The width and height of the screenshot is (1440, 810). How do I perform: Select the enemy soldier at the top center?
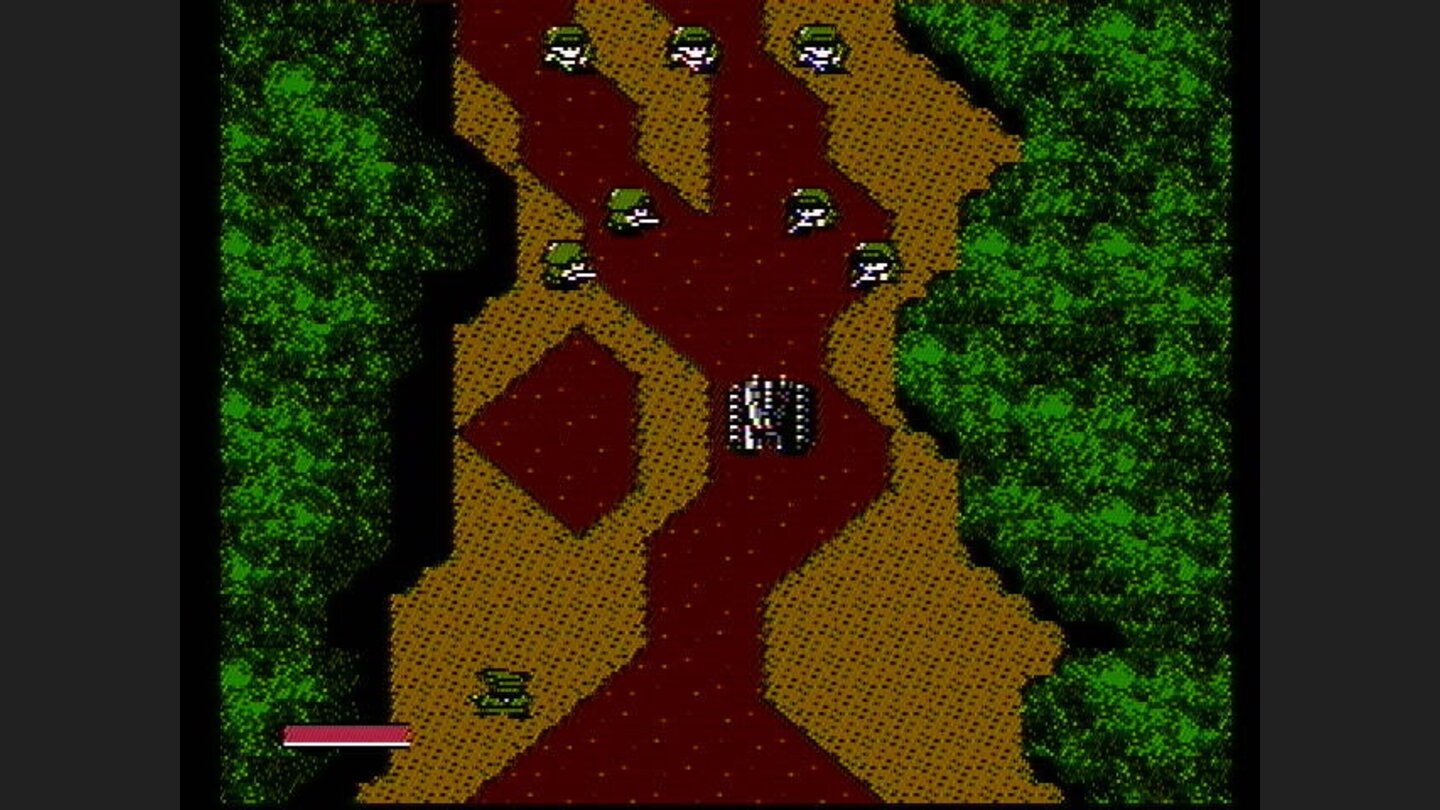tap(693, 50)
